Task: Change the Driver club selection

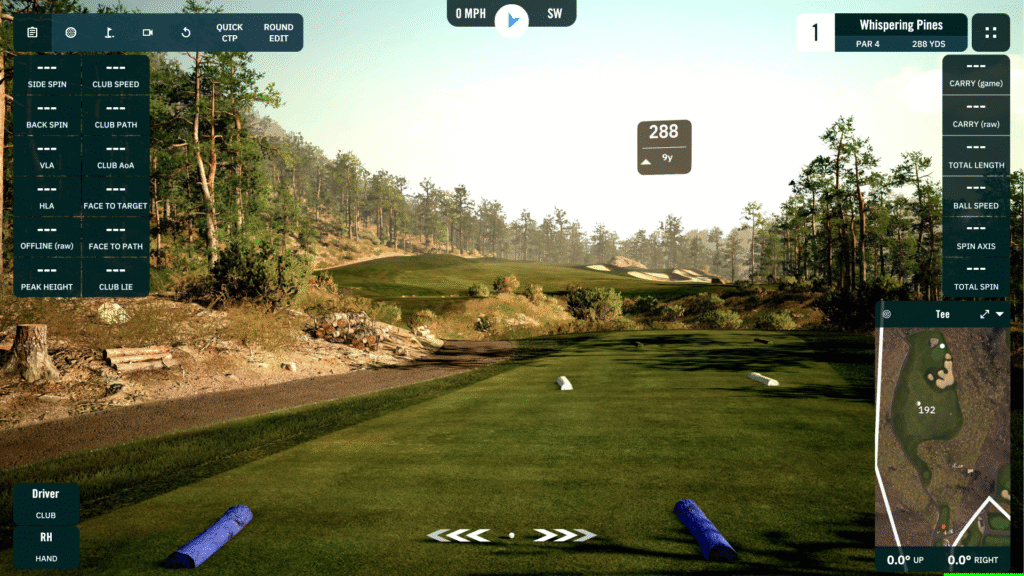Action: pyautogui.click(x=46, y=503)
